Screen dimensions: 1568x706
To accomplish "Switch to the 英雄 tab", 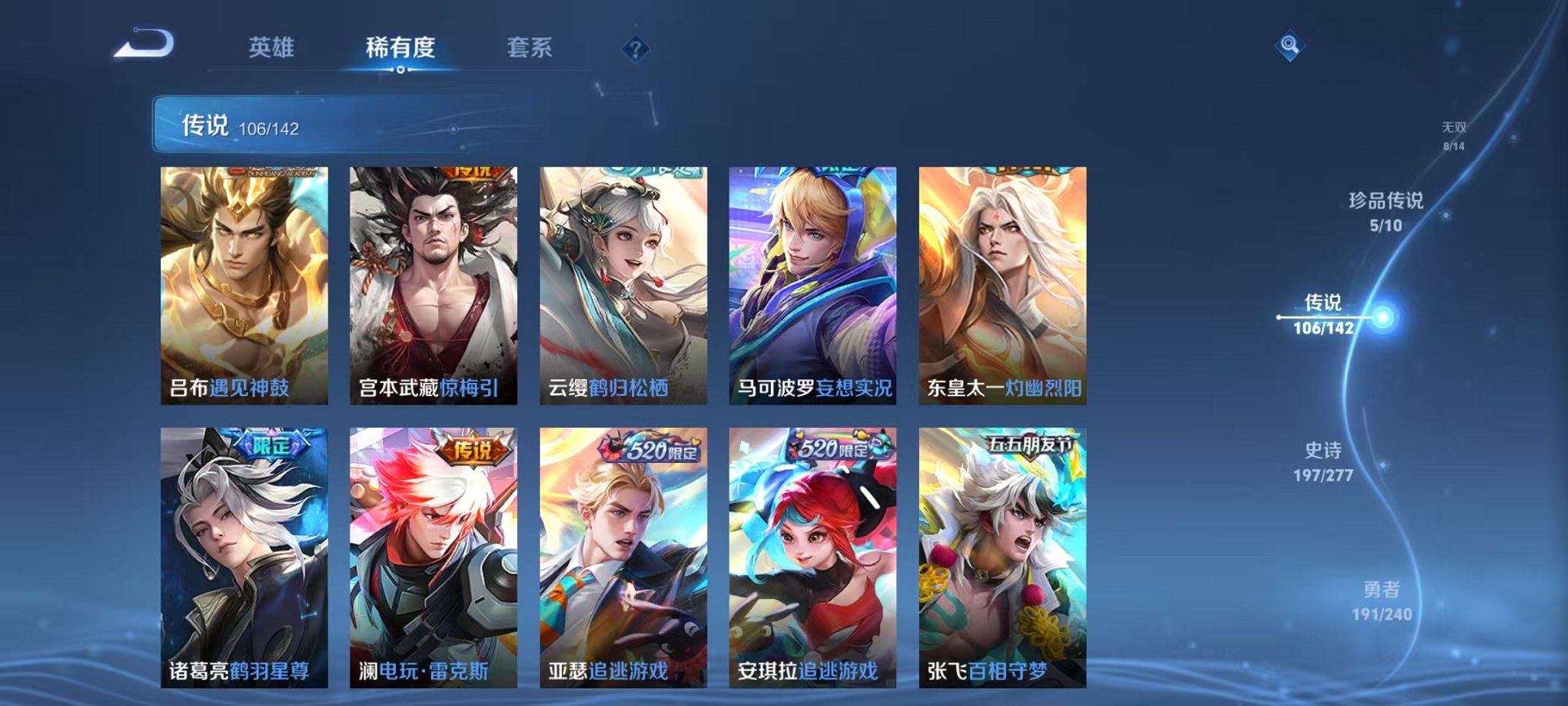I will tap(273, 46).
